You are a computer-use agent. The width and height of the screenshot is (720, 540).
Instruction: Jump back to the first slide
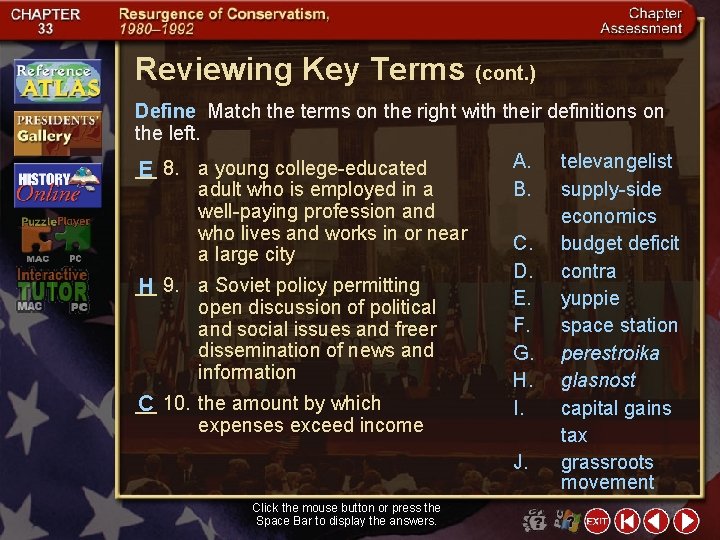point(626,521)
